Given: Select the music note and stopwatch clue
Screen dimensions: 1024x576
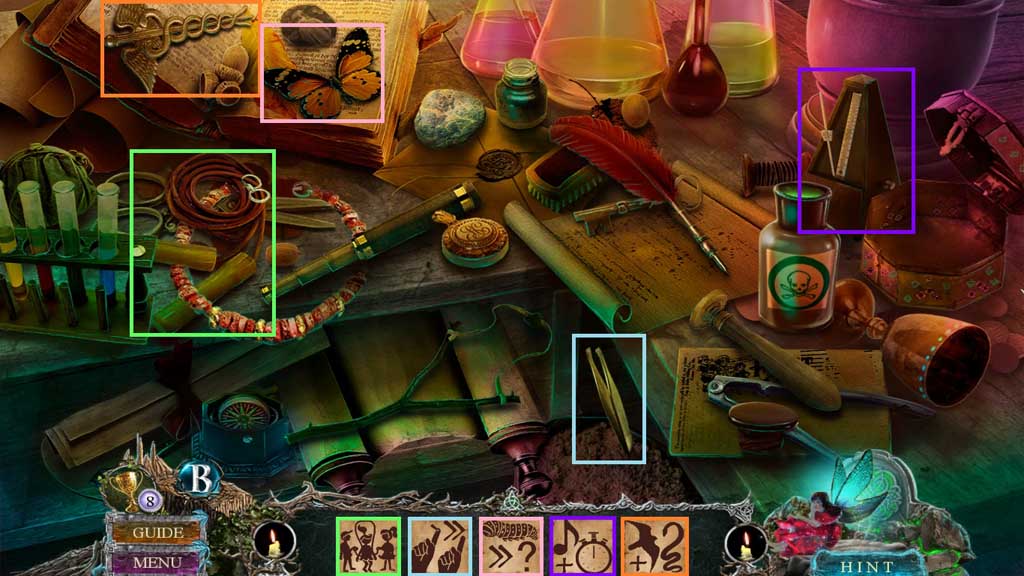Looking at the screenshot, I should coord(583,546).
